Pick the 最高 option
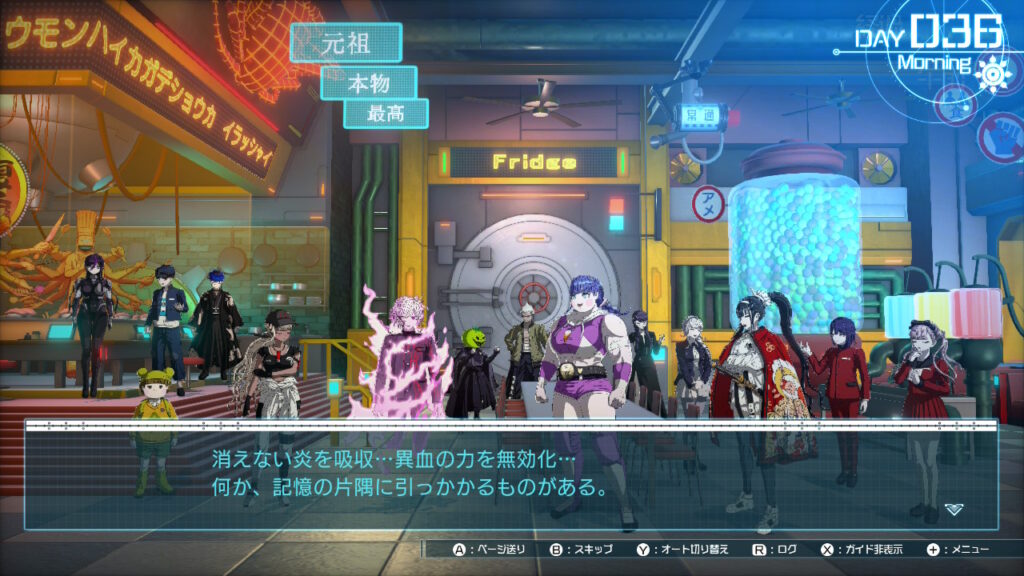This screenshot has height=576, width=1024. 386,114
